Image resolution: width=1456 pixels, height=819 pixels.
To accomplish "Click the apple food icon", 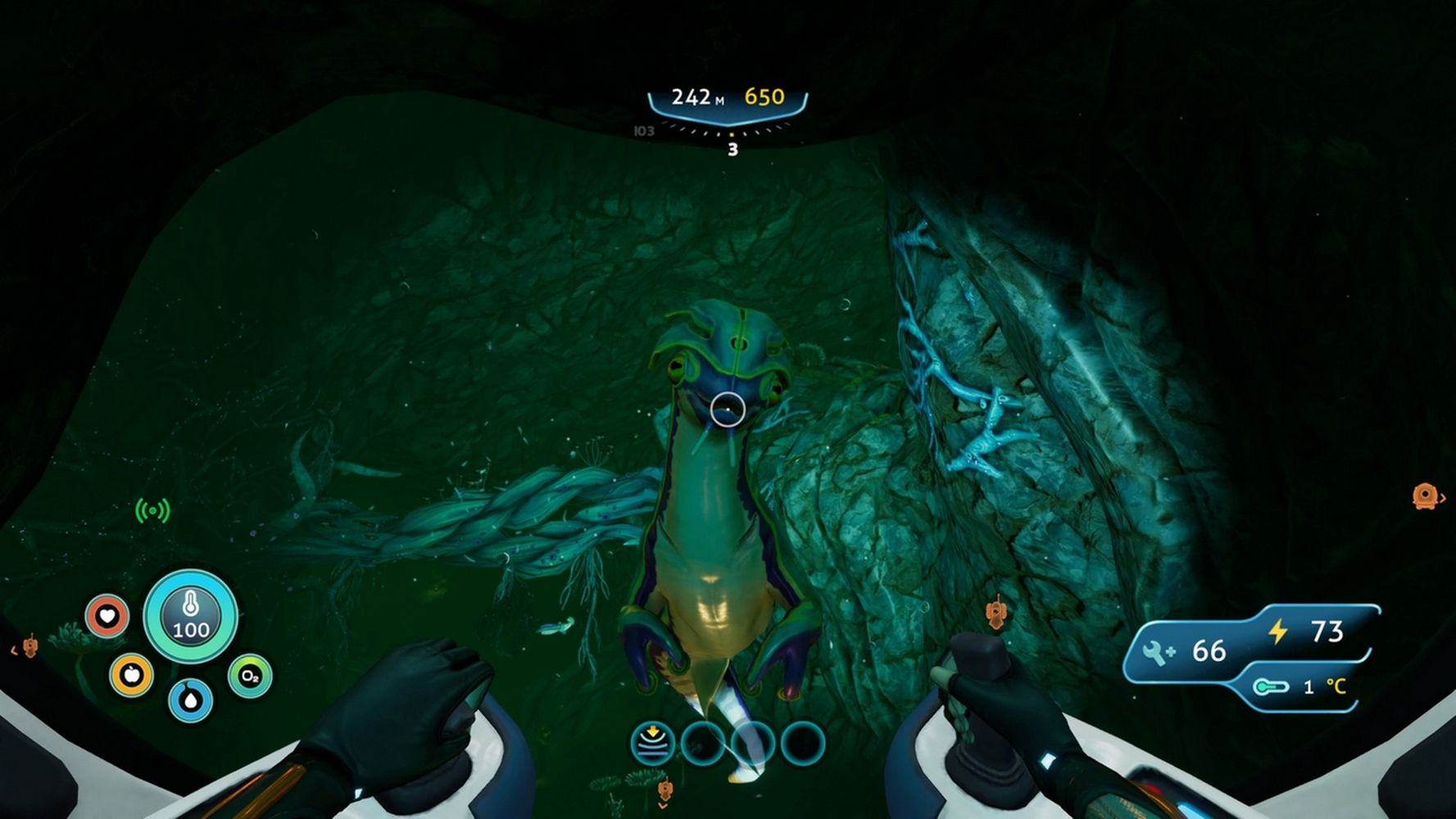I will [x=131, y=675].
